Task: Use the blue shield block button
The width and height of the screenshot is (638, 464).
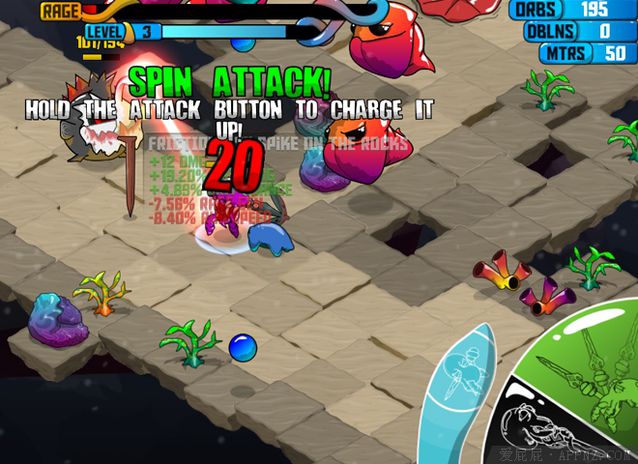Action: click(460, 385)
